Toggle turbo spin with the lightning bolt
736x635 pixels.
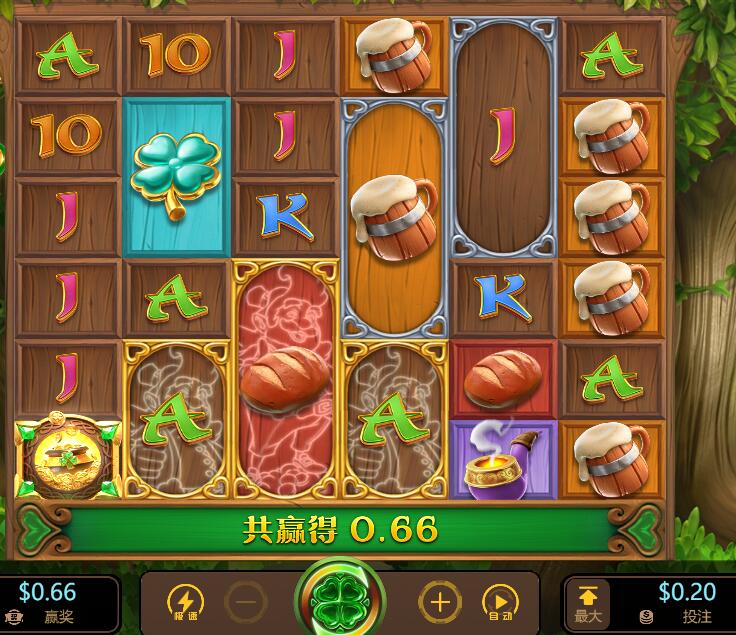[x=185, y=602]
